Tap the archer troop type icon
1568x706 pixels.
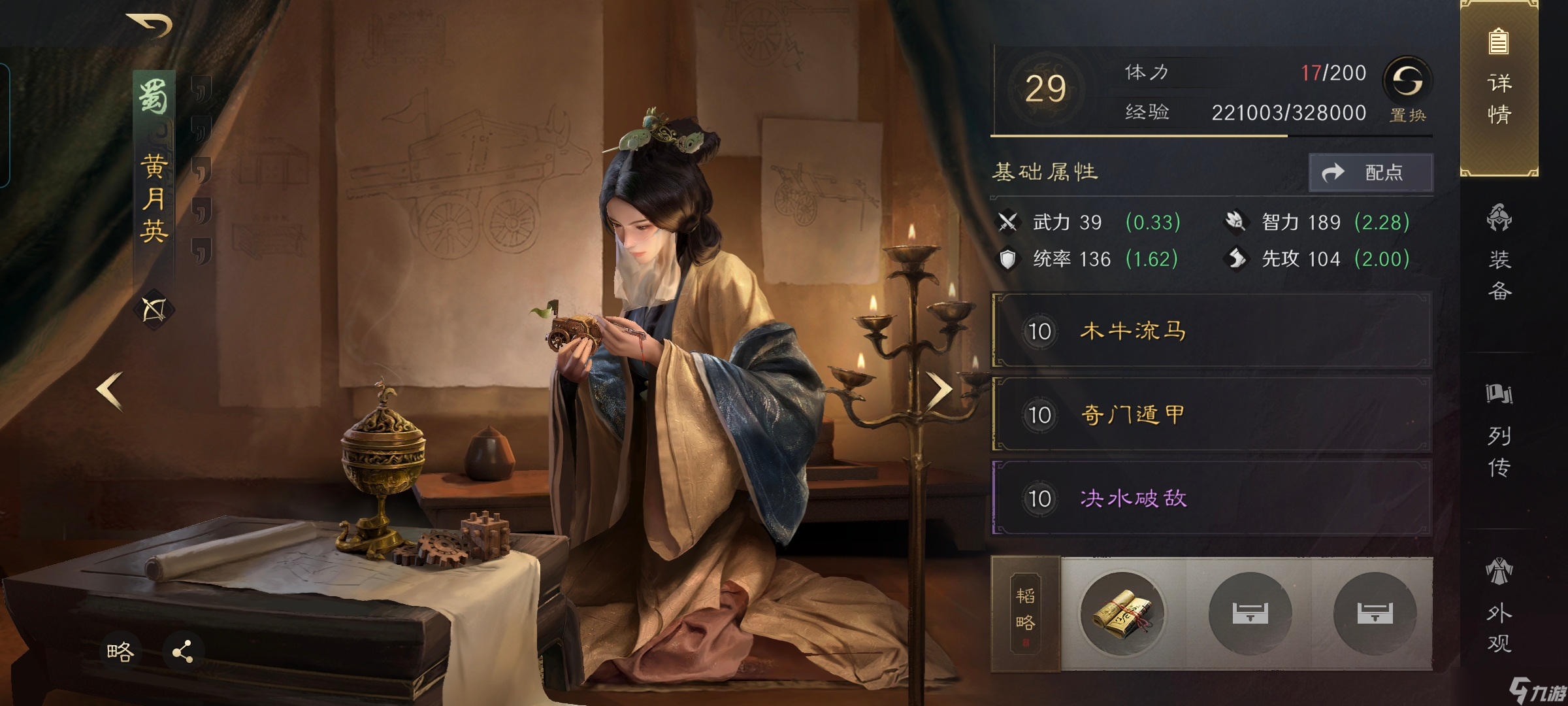coord(154,310)
